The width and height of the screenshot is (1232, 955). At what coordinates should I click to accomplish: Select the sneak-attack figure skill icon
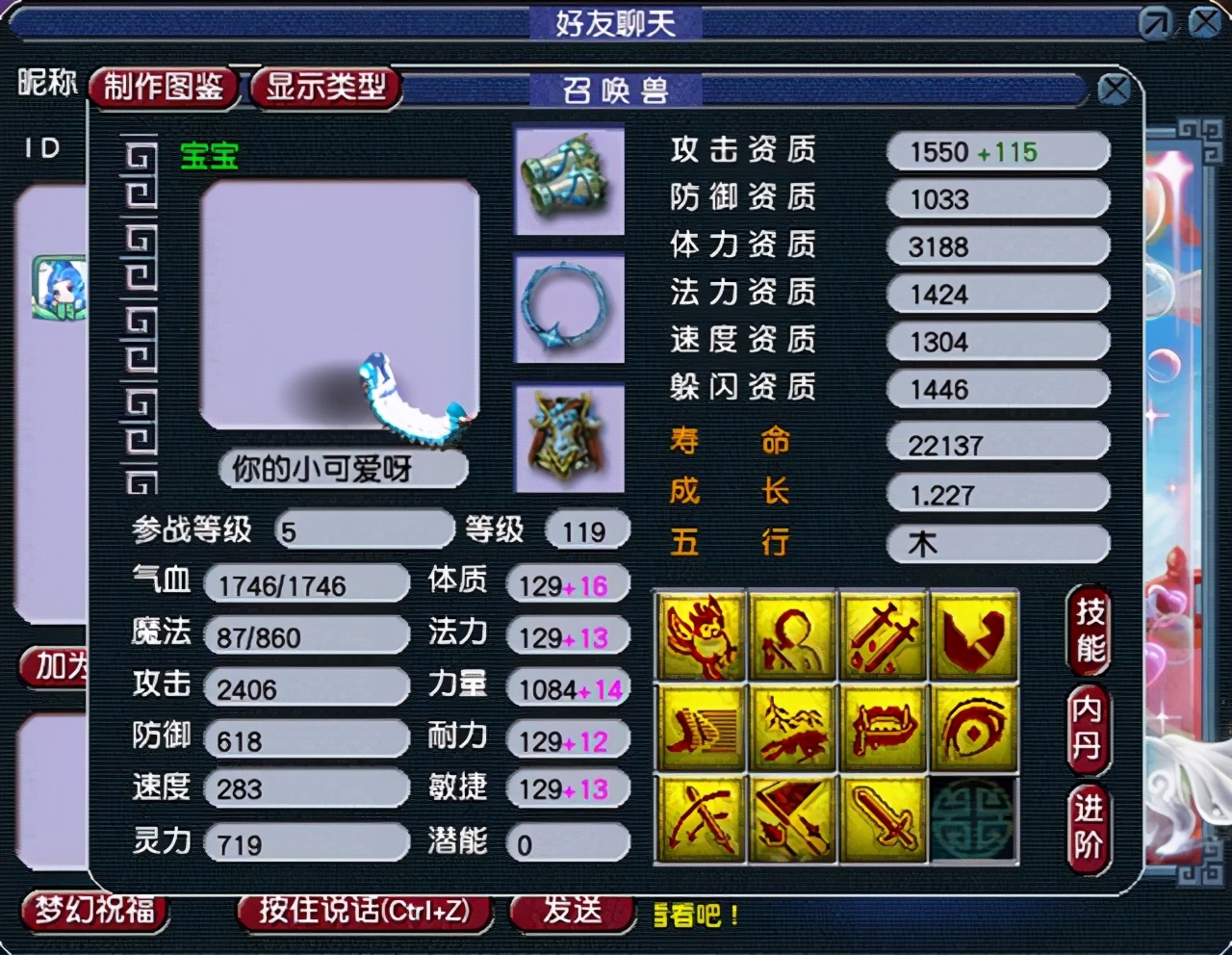tap(791, 635)
